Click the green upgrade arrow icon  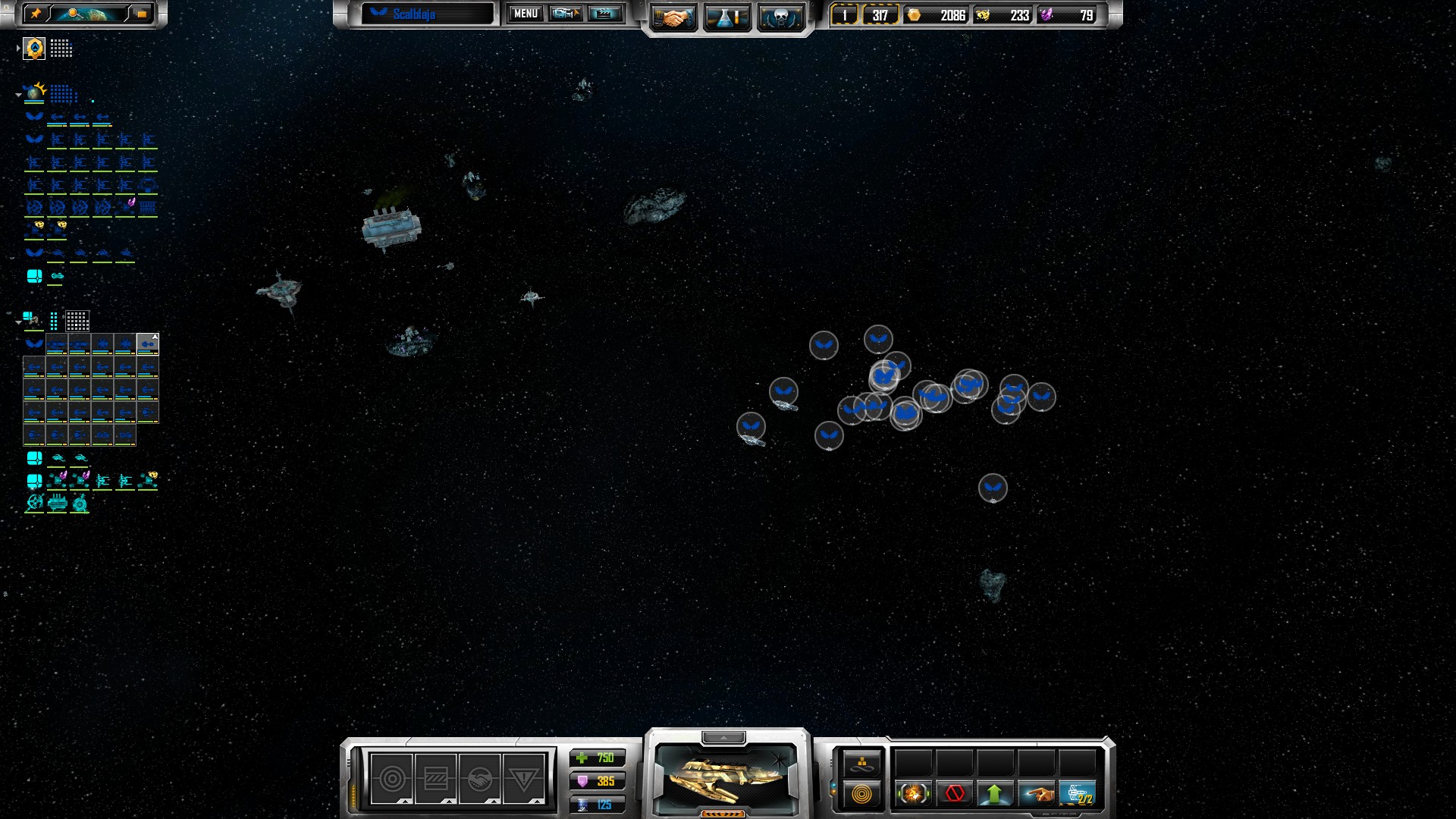995,794
